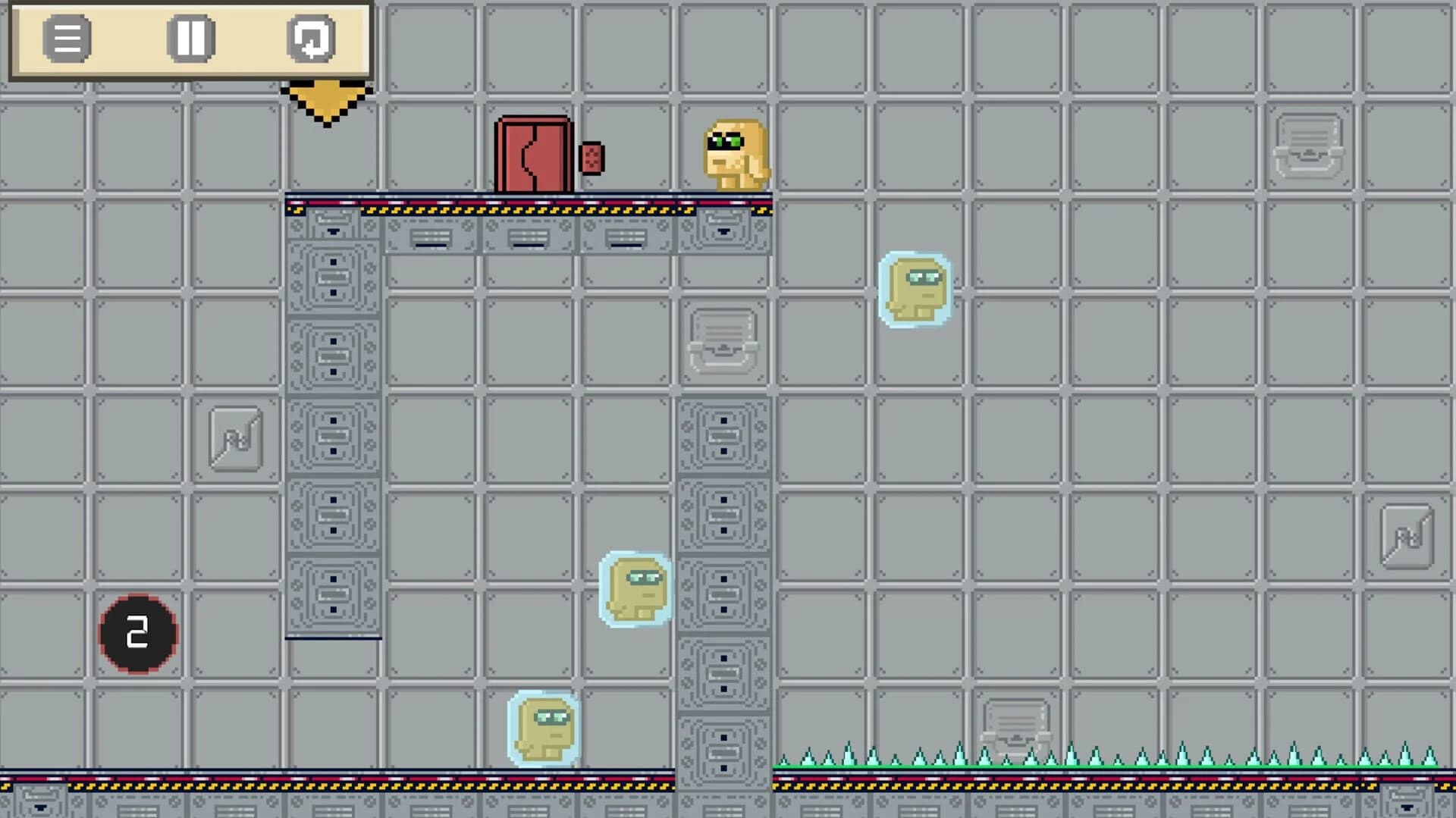Click the black counter badge showing 2
The width and height of the screenshot is (1456, 818).
point(138,634)
